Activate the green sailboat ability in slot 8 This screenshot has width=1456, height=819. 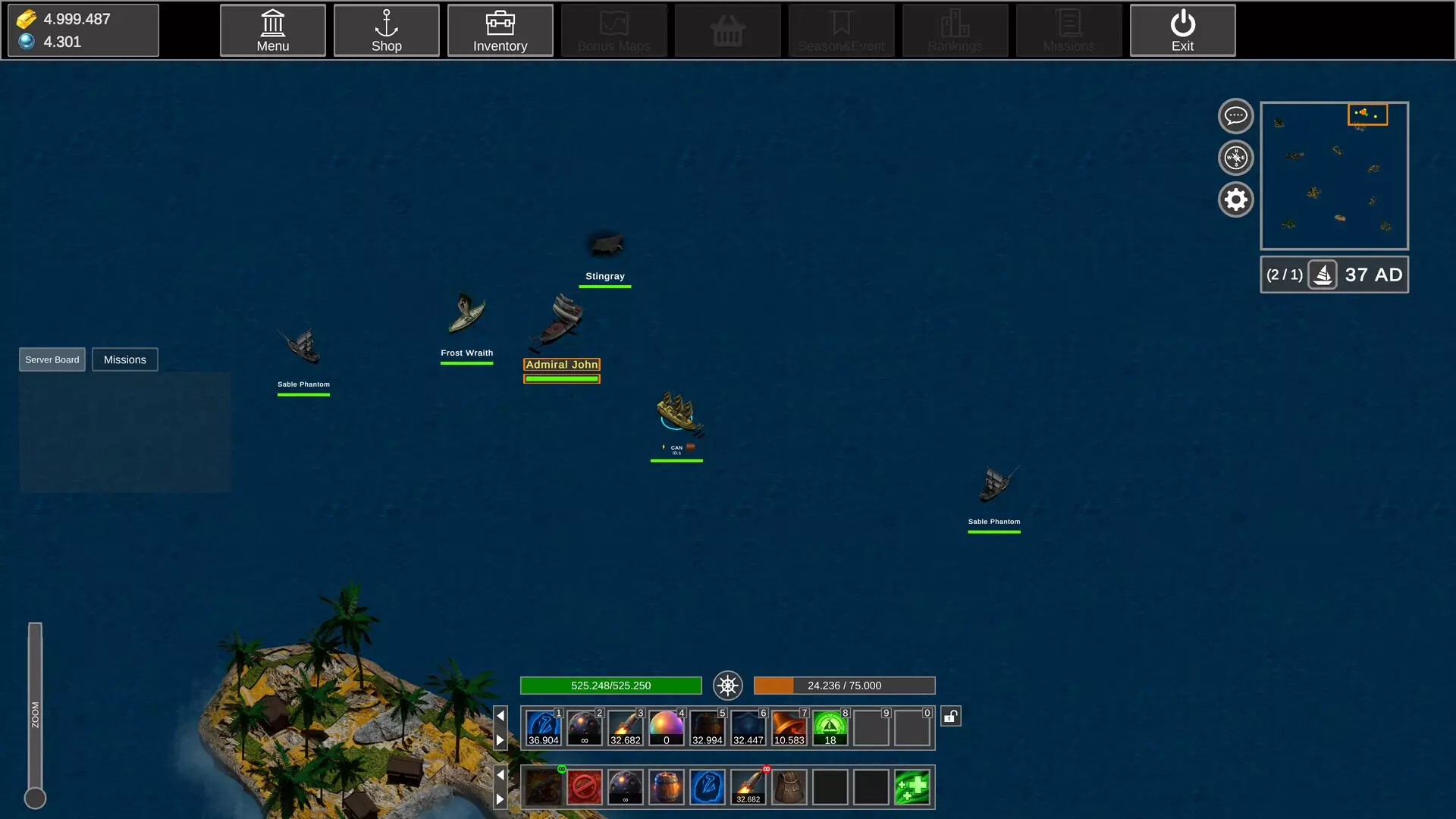click(x=830, y=727)
